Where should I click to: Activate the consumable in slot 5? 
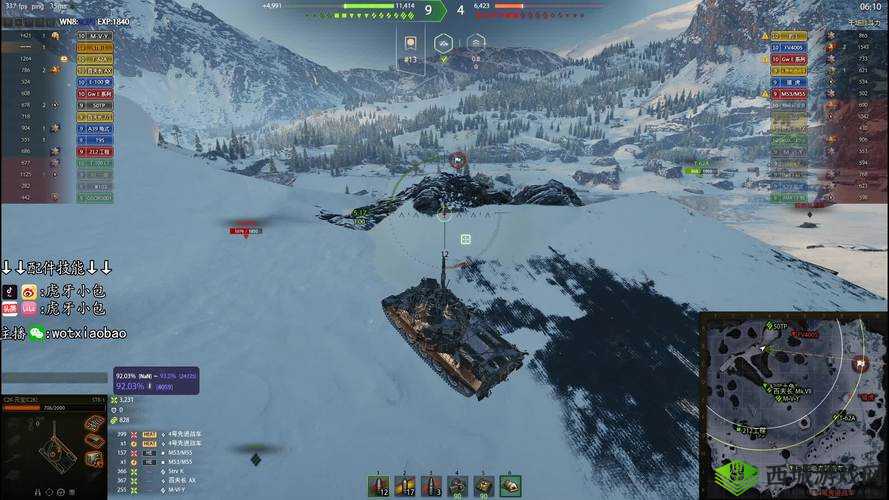483,486
